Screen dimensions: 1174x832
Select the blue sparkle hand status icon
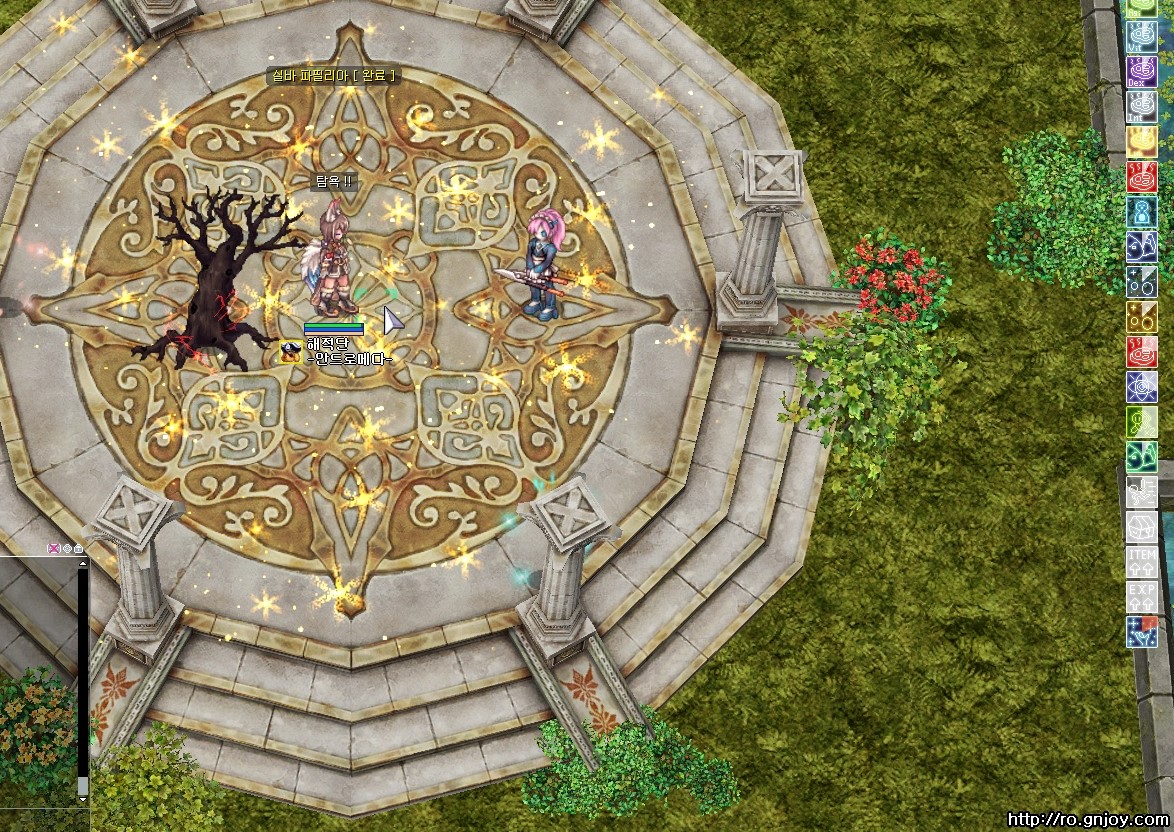click(1142, 632)
